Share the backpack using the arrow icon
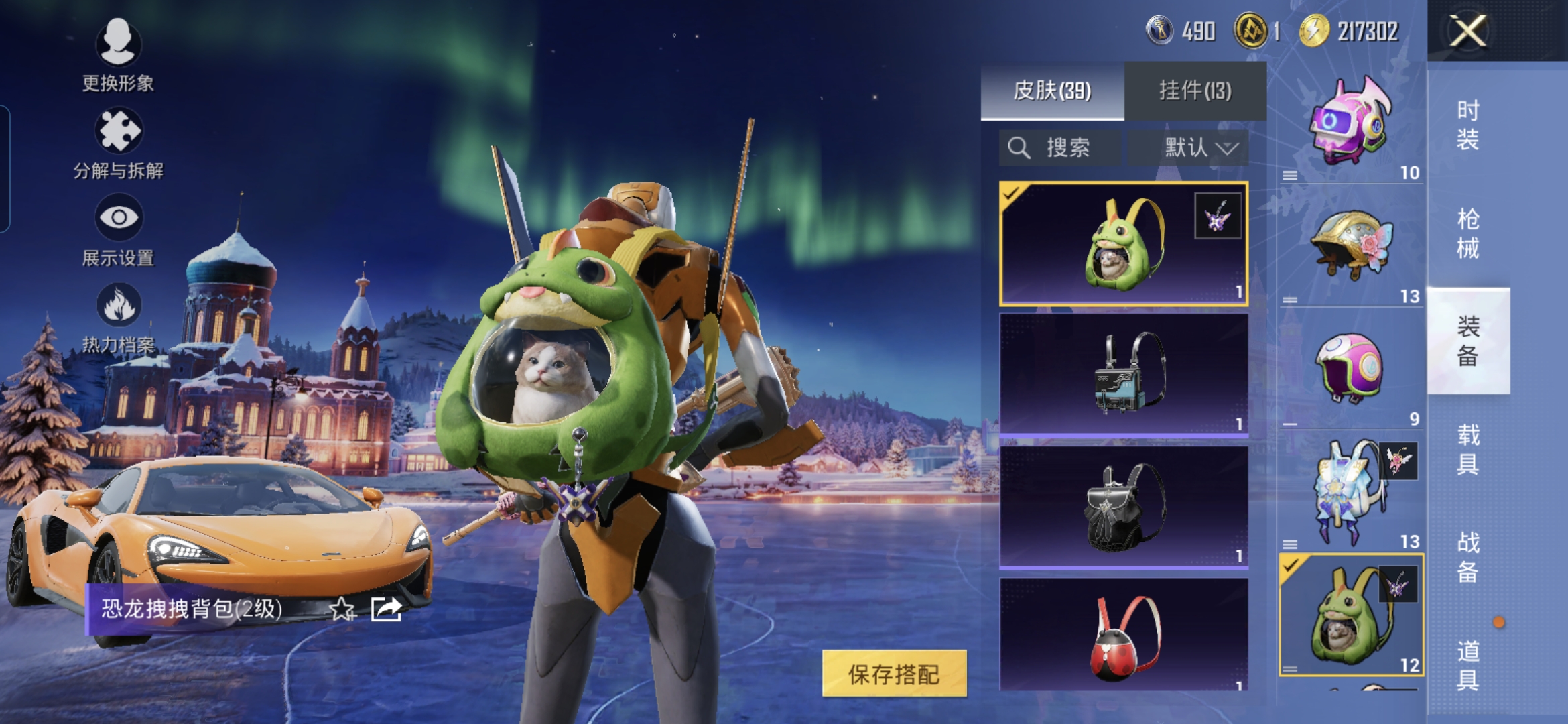The height and width of the screenshot is (724, 1568). click(x=386, y=609)
